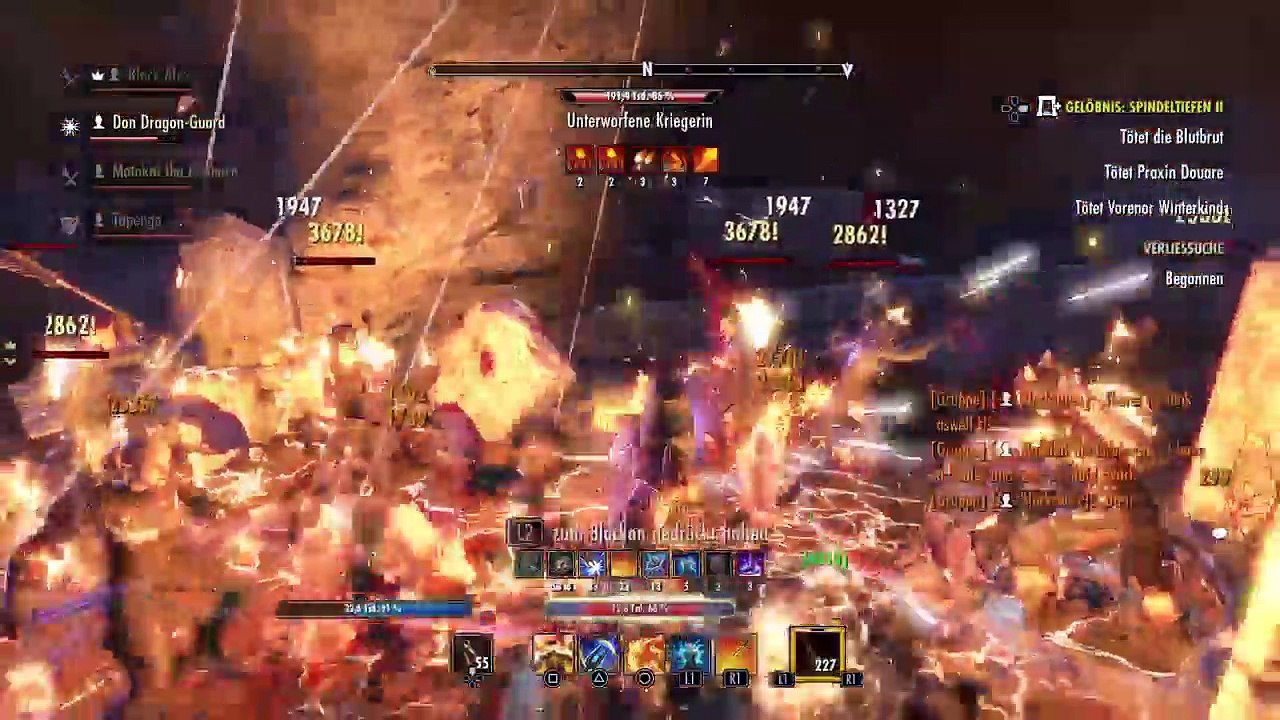Cast the orange flame skill in the bar's center
Image resolution: width=1280 pixels, height=720 pixels.
point(644,653)
